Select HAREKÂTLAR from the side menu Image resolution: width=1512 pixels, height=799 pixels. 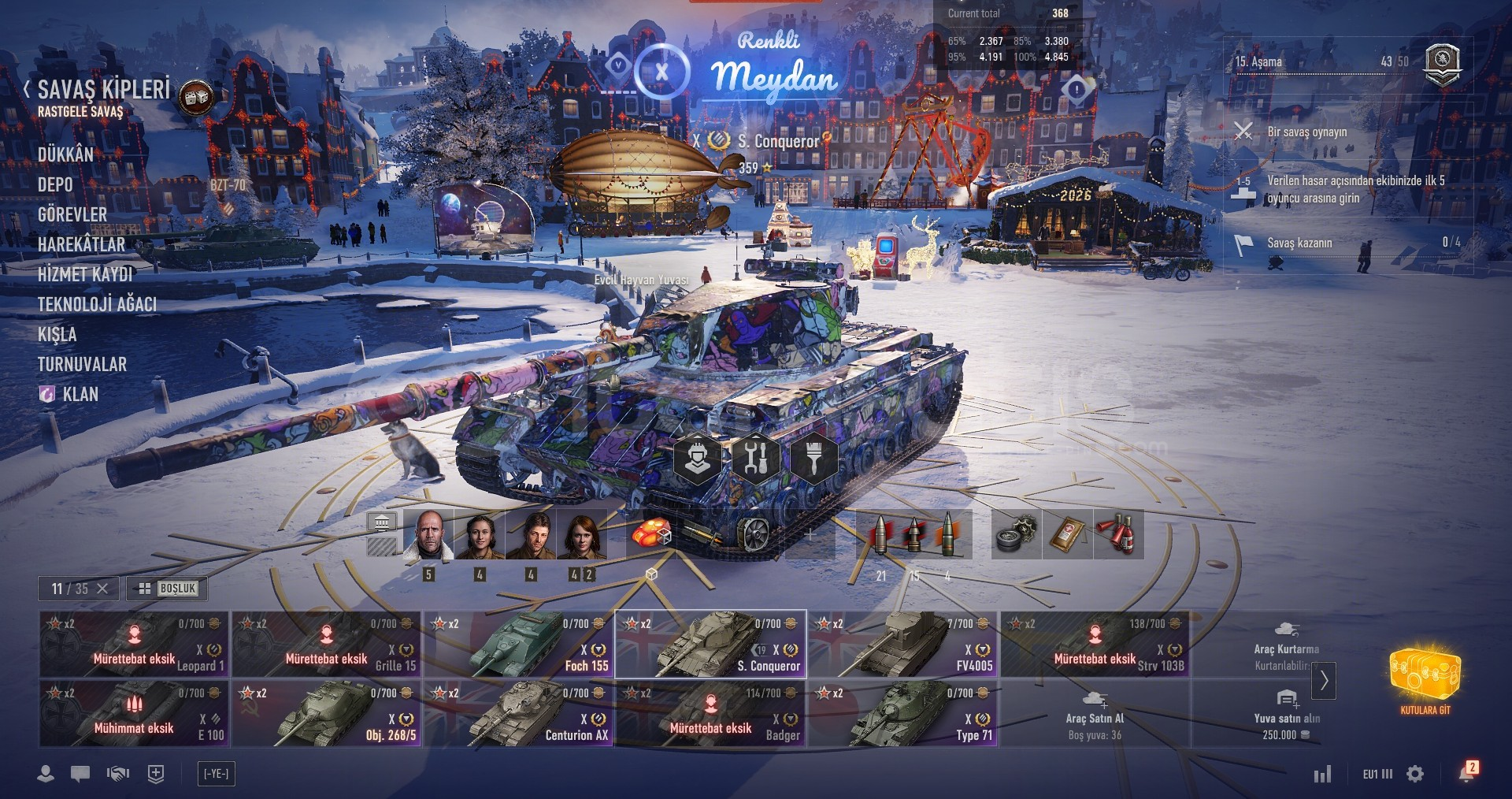(81, 244)
